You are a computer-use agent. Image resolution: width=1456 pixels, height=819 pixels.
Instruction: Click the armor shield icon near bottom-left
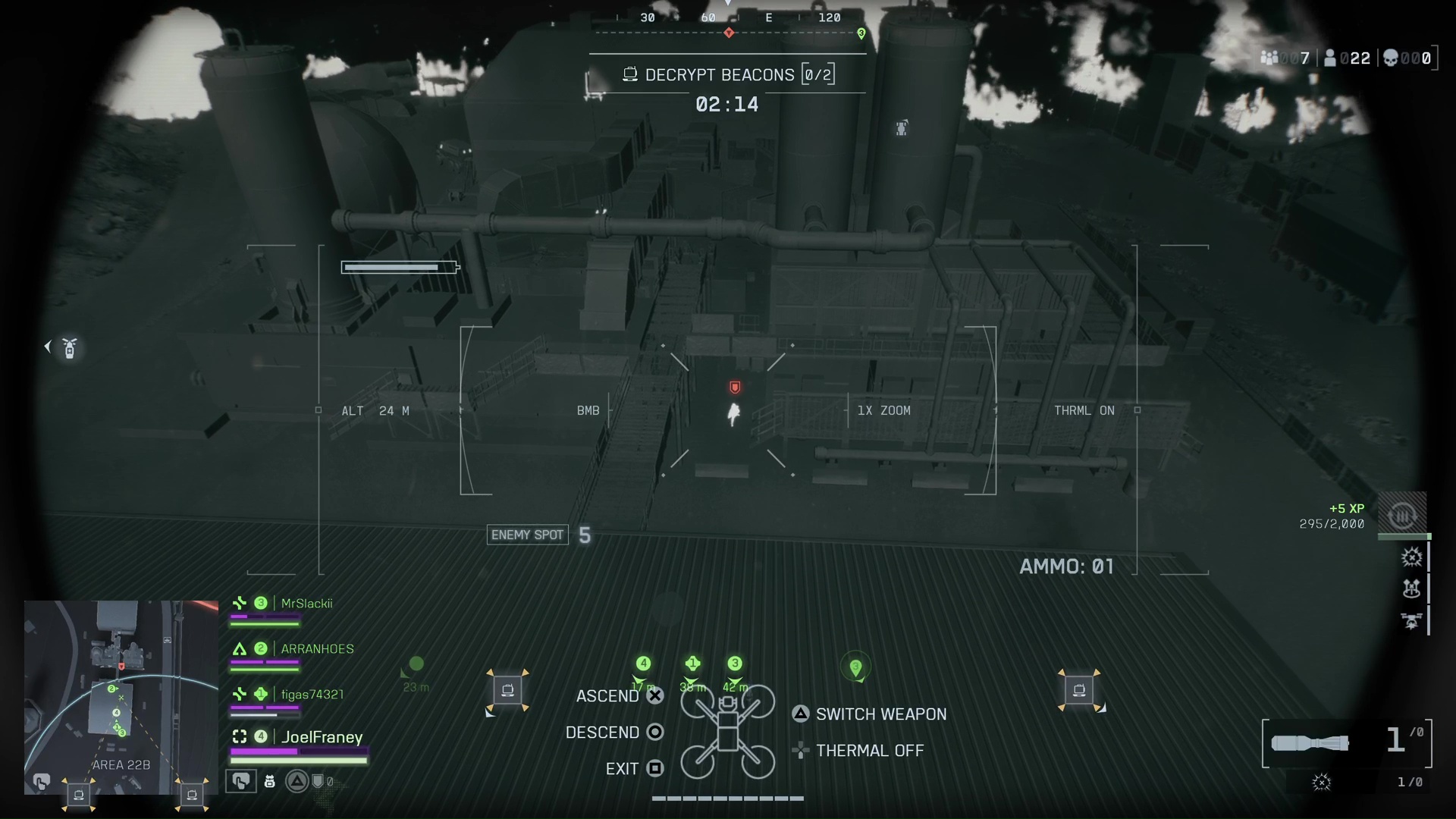(317, 781)
